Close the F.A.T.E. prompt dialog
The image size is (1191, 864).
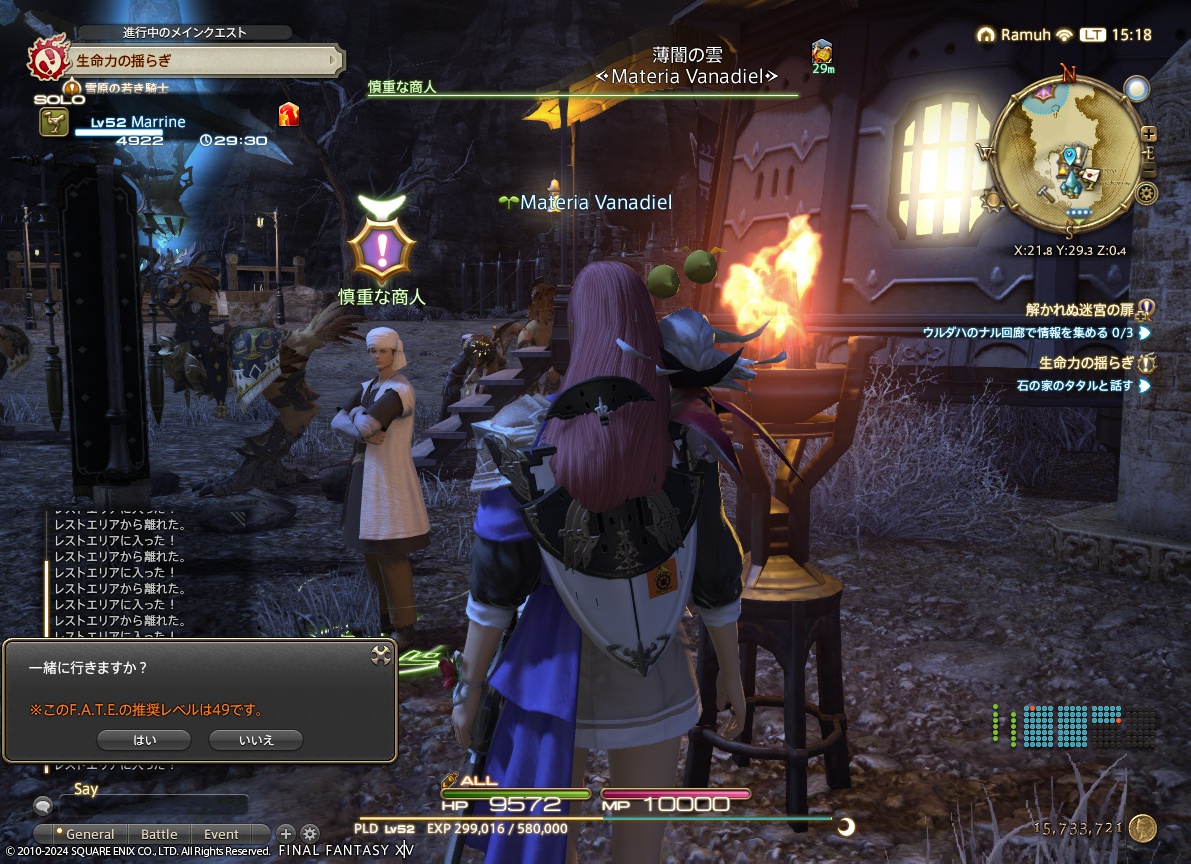pyautogui.click(x=380, y=655)
